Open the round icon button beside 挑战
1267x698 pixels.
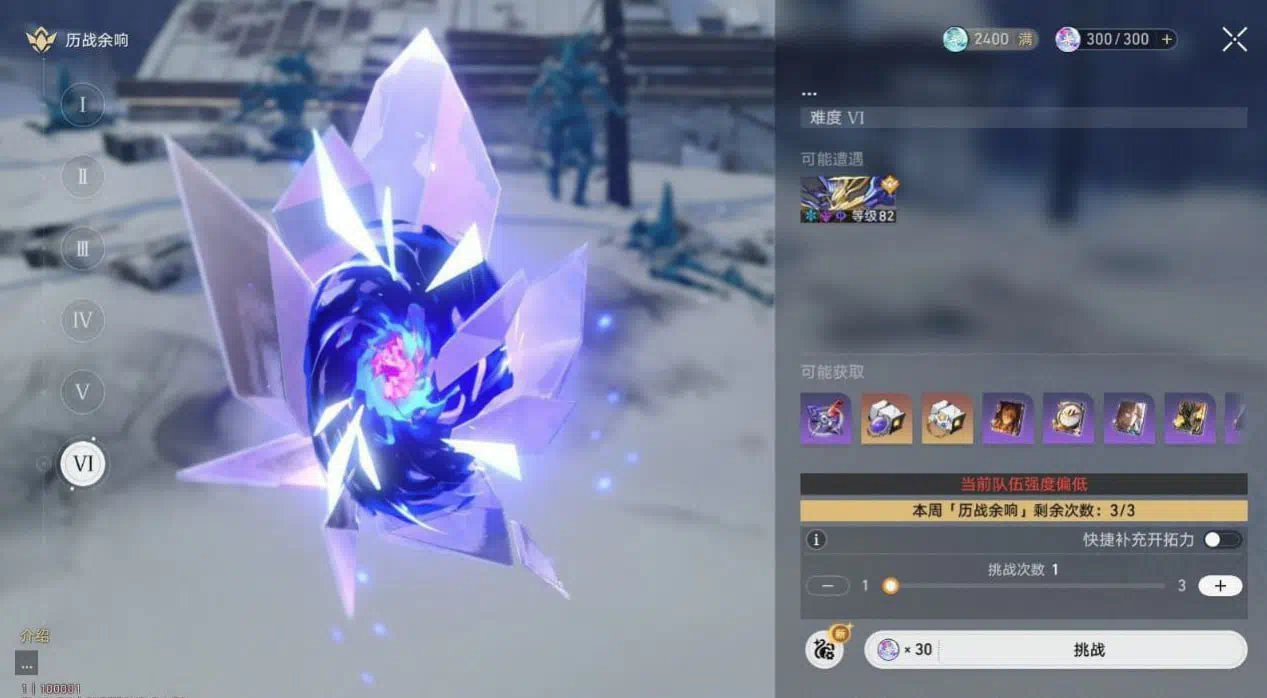[x=824, y=649]
